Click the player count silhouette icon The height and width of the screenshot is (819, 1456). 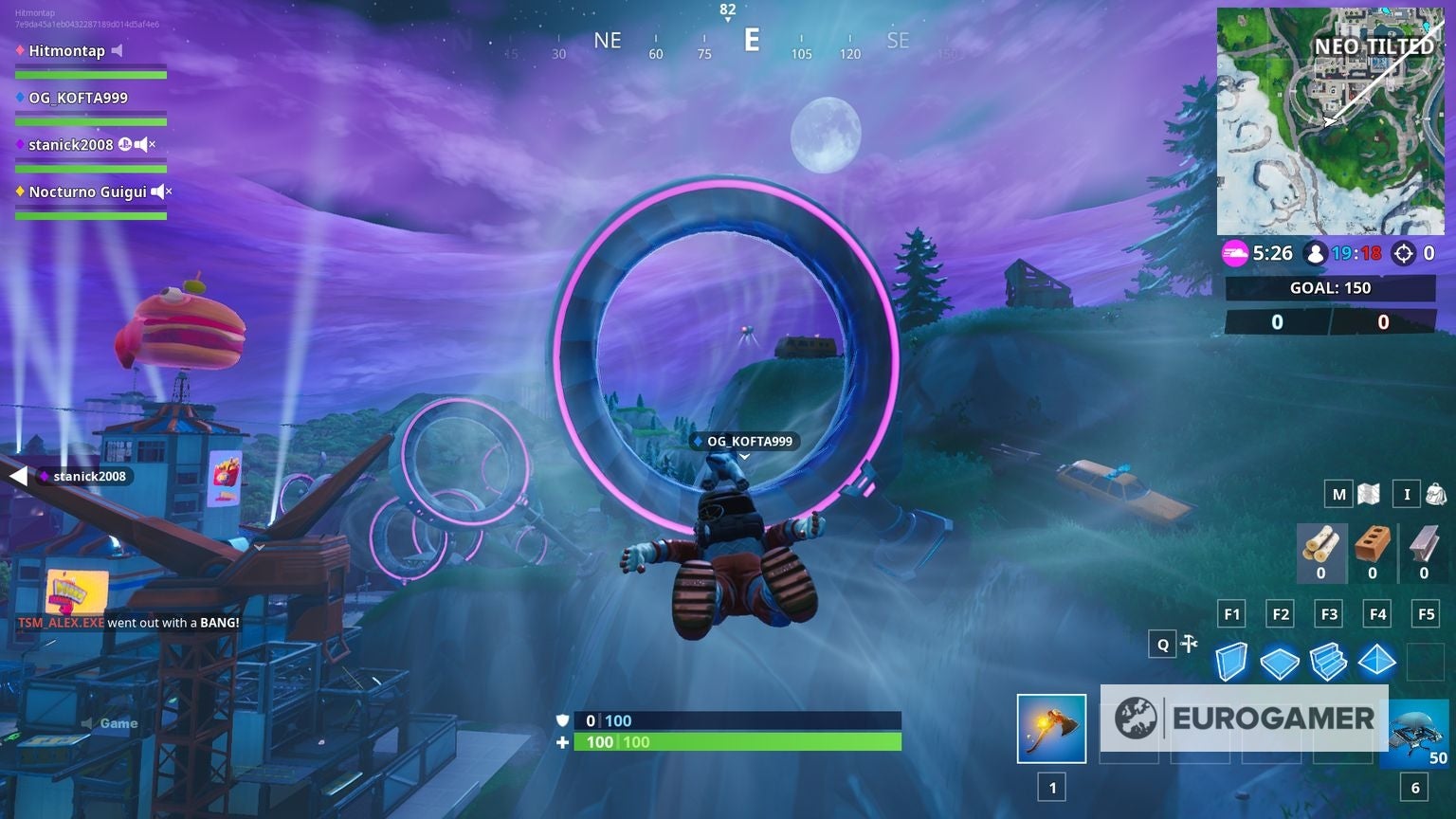tap(1314, 253)
